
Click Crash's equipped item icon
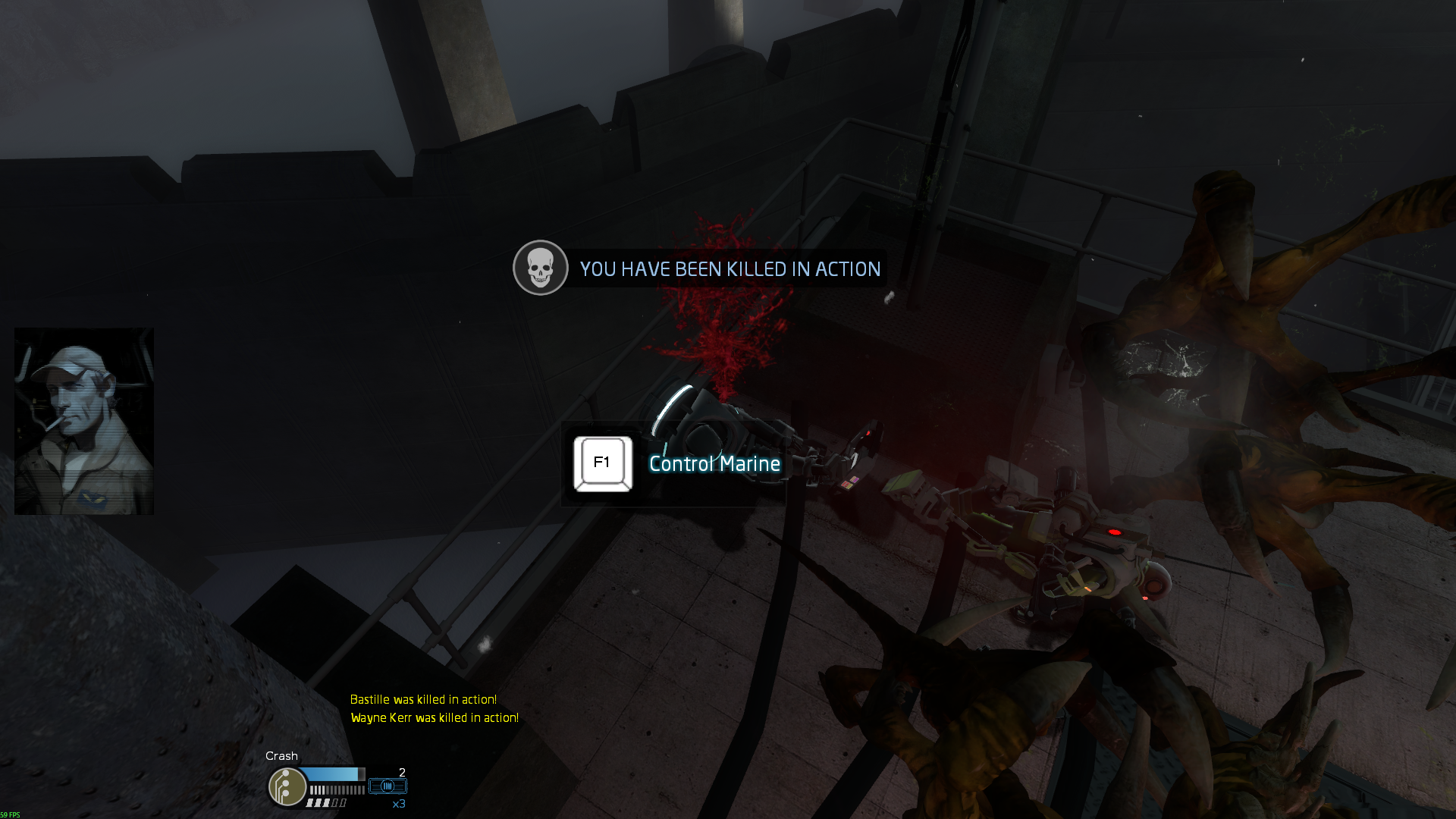tap(388, 786)
